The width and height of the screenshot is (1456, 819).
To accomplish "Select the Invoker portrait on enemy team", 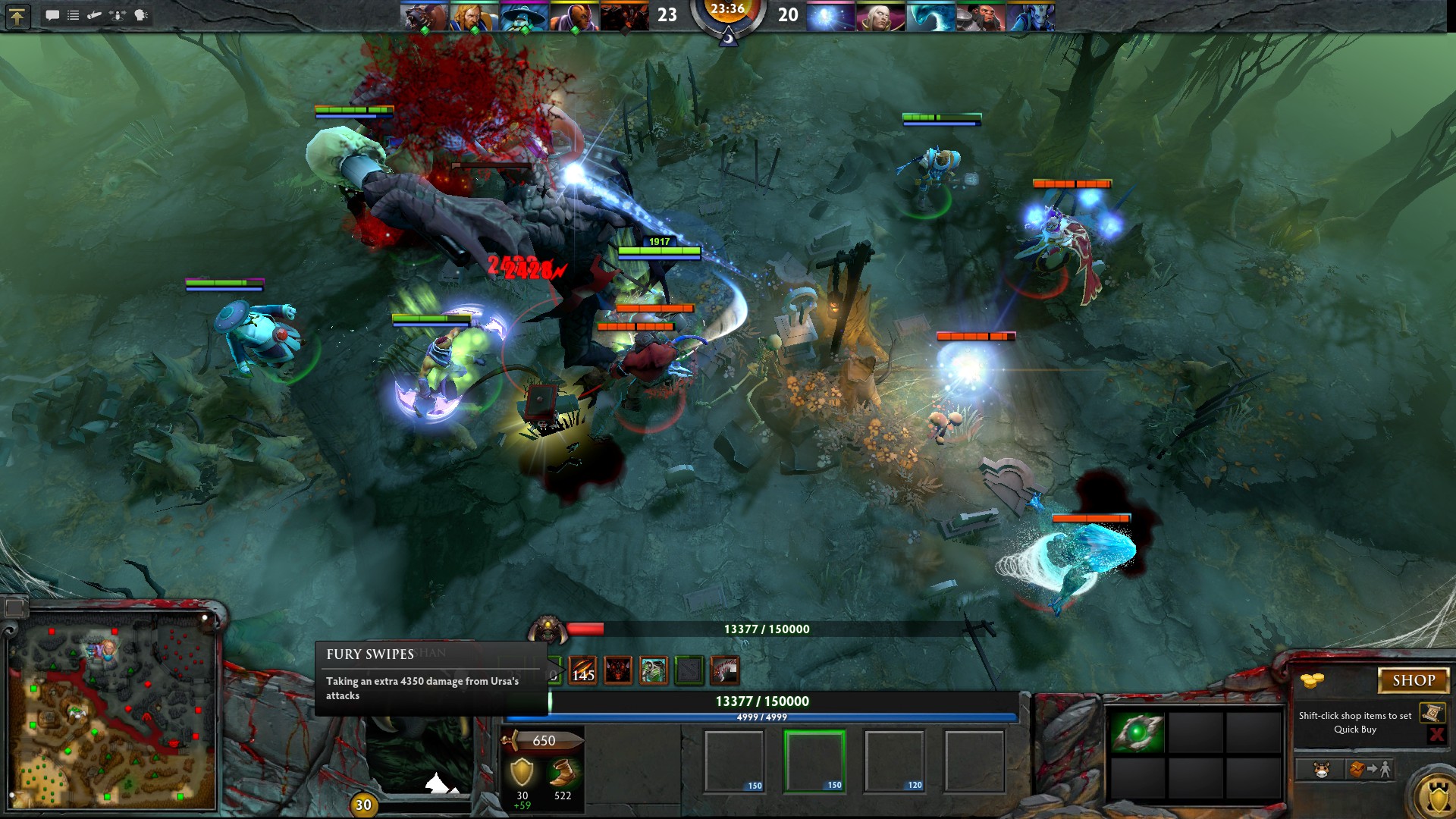I will 880,17.
